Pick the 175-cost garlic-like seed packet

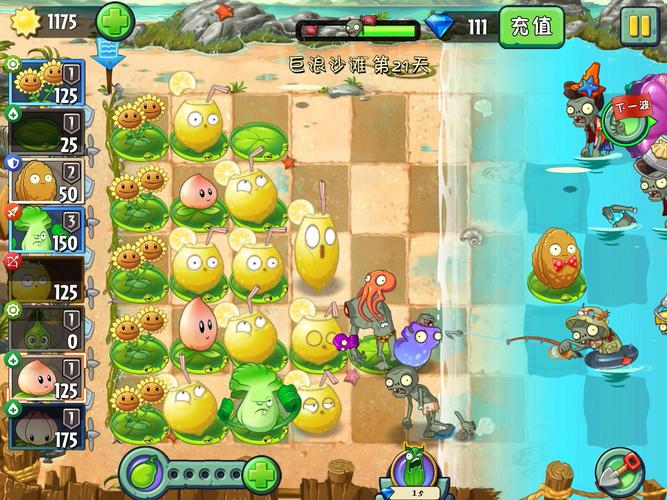43,428
